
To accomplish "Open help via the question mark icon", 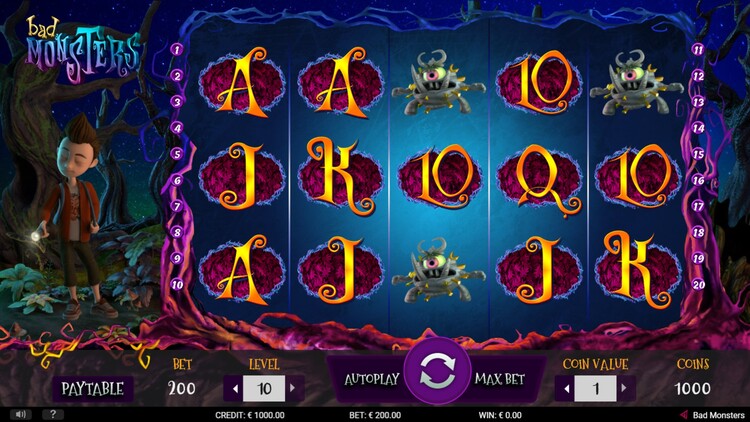I will 49,414.
